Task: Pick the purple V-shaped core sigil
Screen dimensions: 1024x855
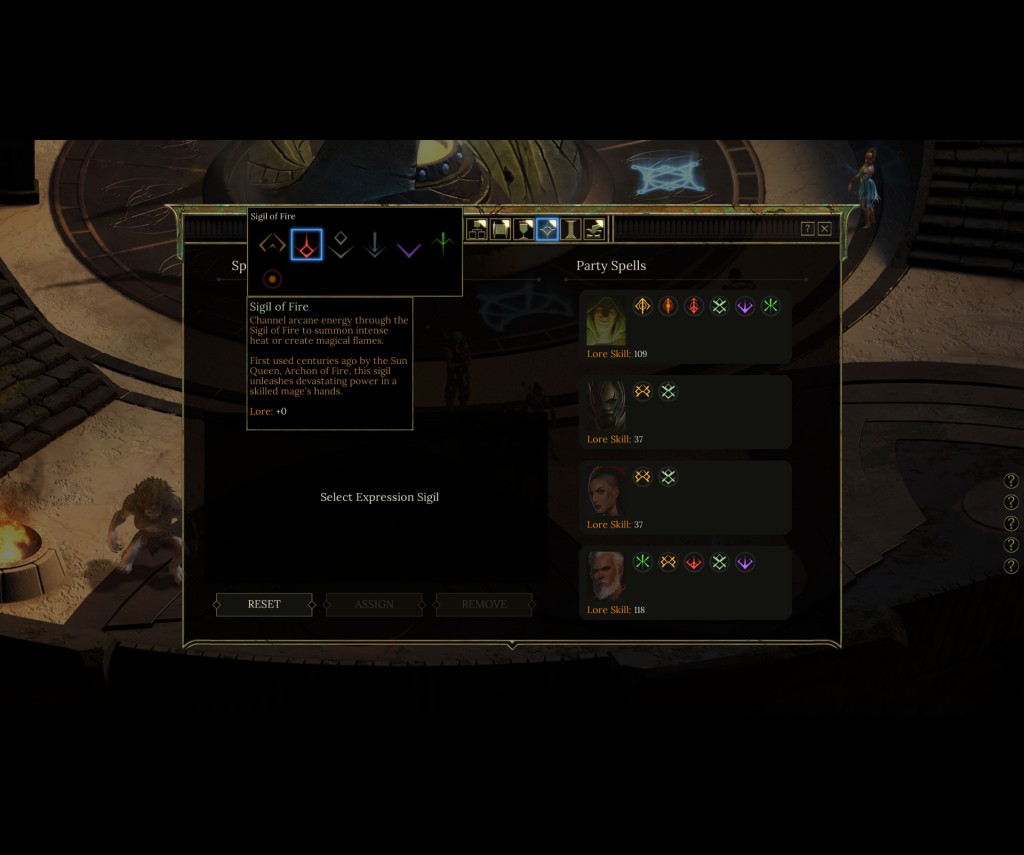Action: click(408, 246)
